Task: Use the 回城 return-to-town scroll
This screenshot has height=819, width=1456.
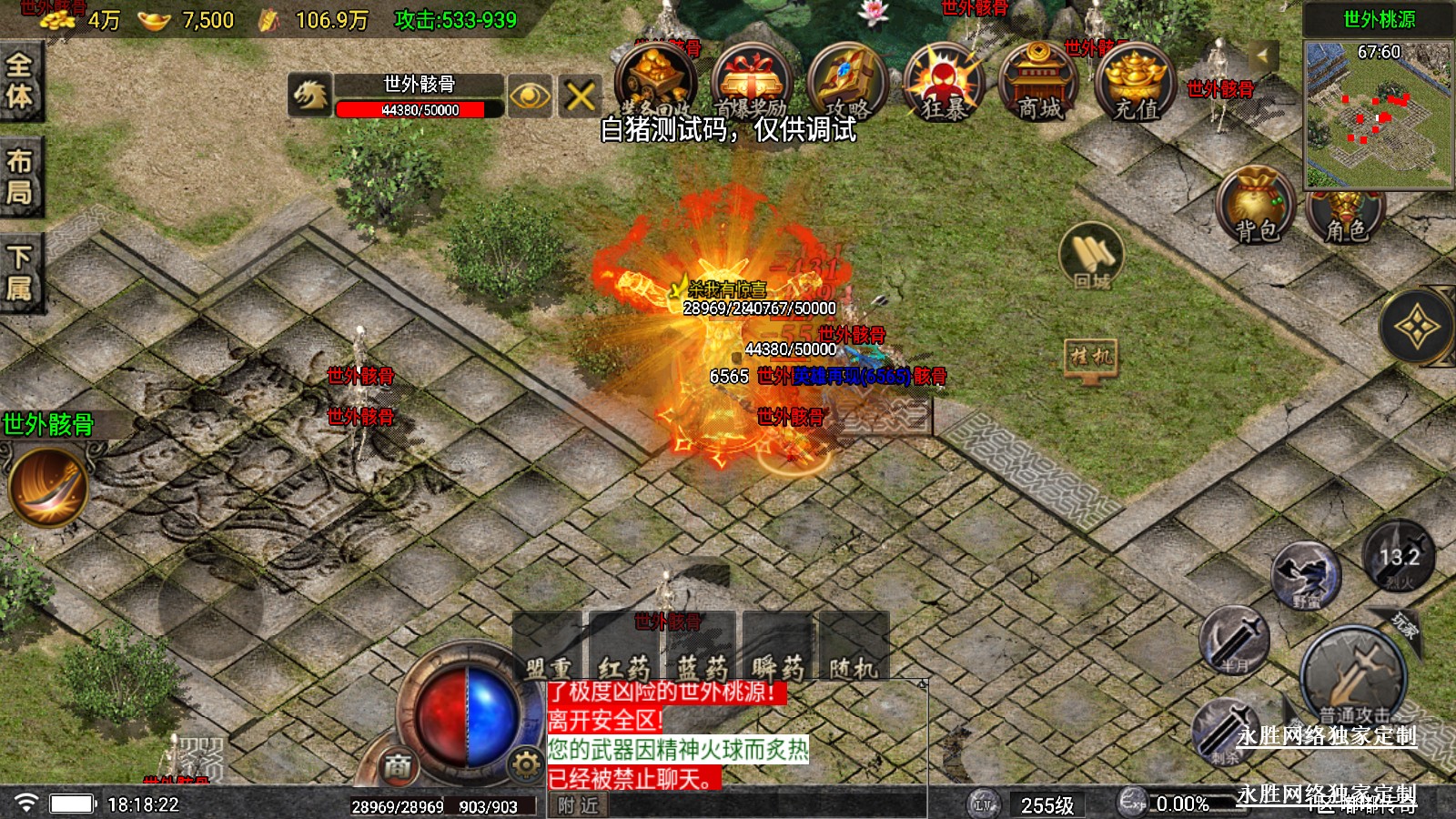Action: (1092, 255)
